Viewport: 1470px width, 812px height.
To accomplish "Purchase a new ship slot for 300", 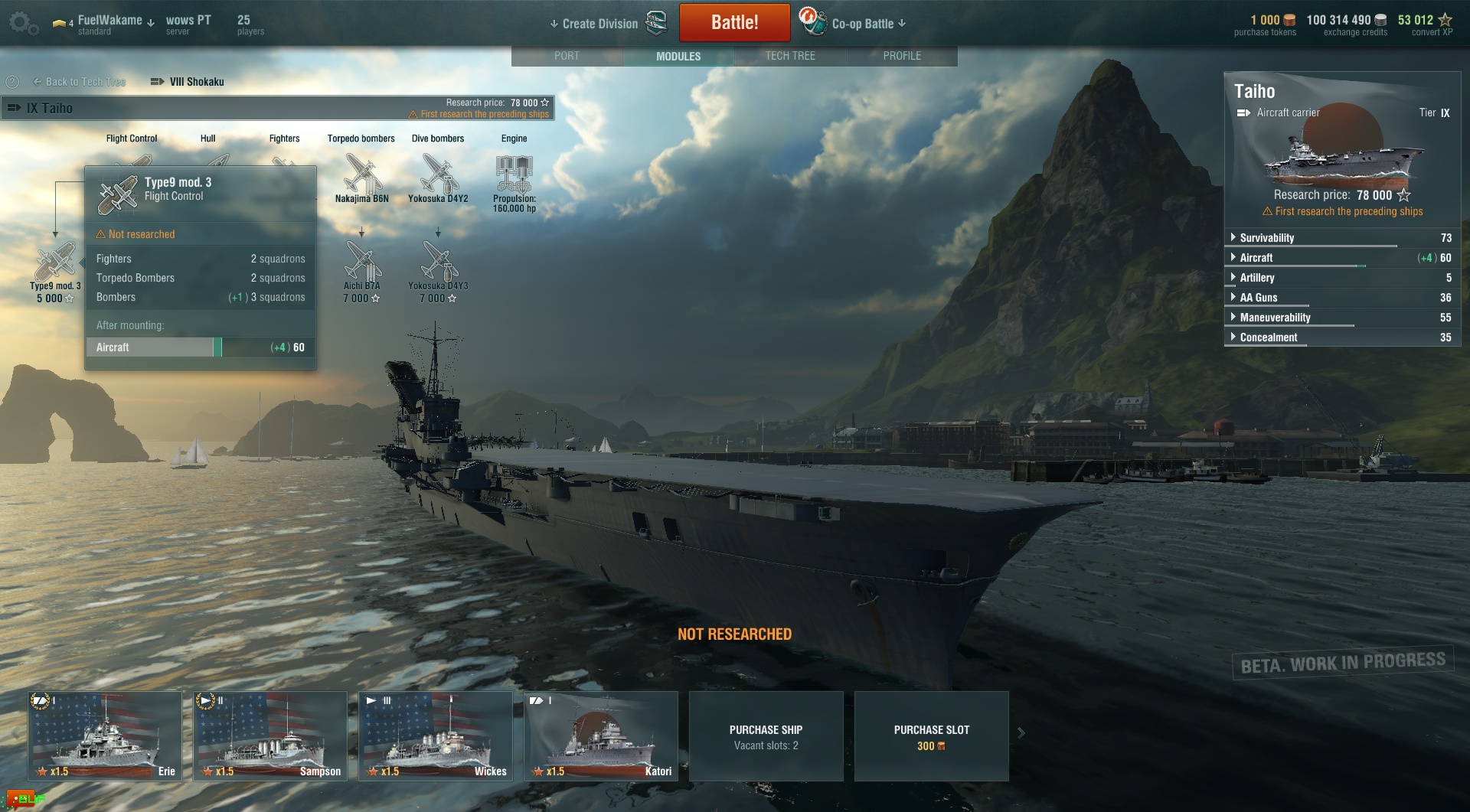I will tap(931, 736).
